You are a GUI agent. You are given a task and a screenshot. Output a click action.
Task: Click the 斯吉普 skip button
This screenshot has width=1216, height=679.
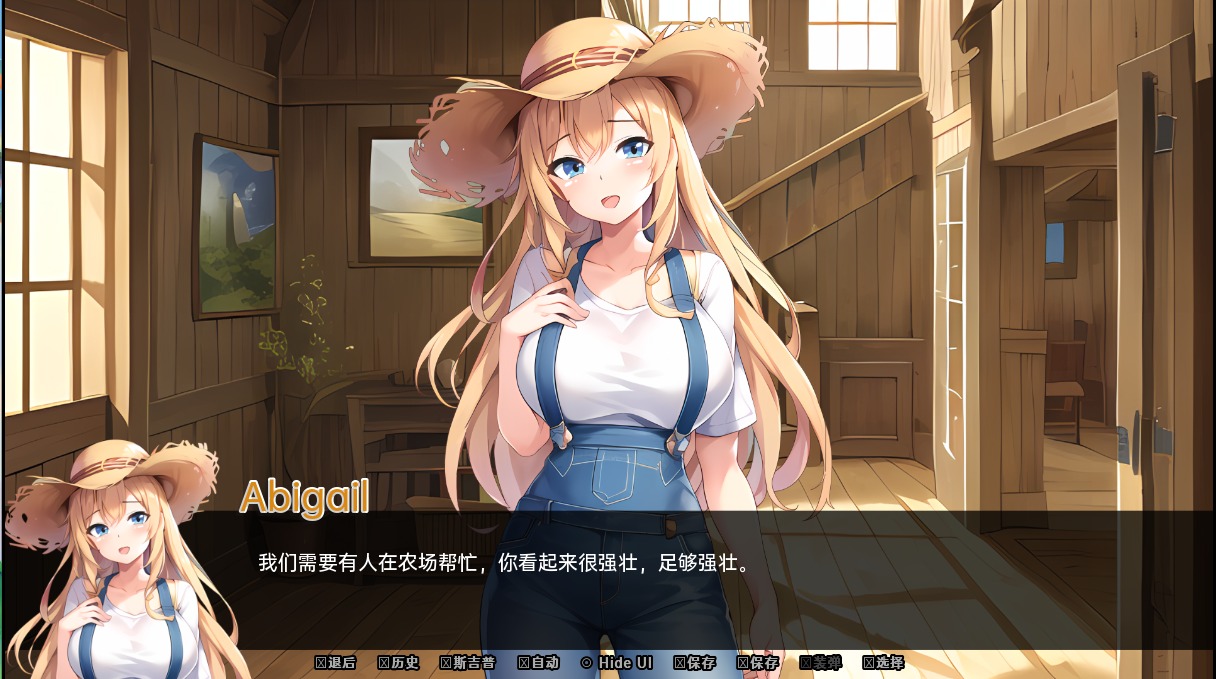(468, 663)
